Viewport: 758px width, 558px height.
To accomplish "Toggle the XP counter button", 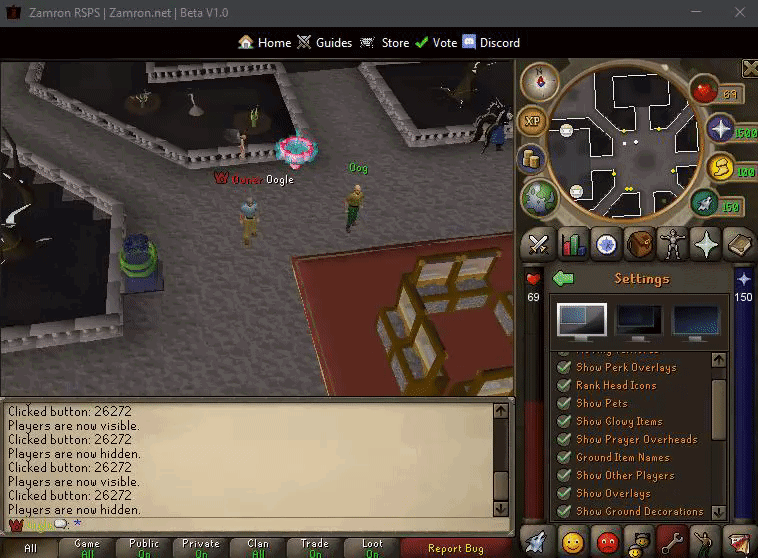I will [533, 121].
